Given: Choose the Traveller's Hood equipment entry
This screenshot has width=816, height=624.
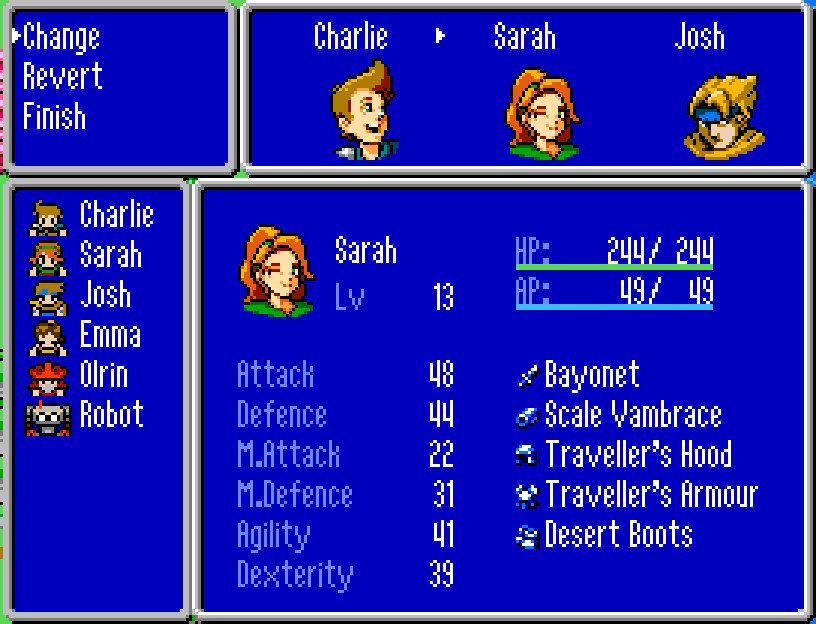Looking at the screenshot, I should point(638,455).
